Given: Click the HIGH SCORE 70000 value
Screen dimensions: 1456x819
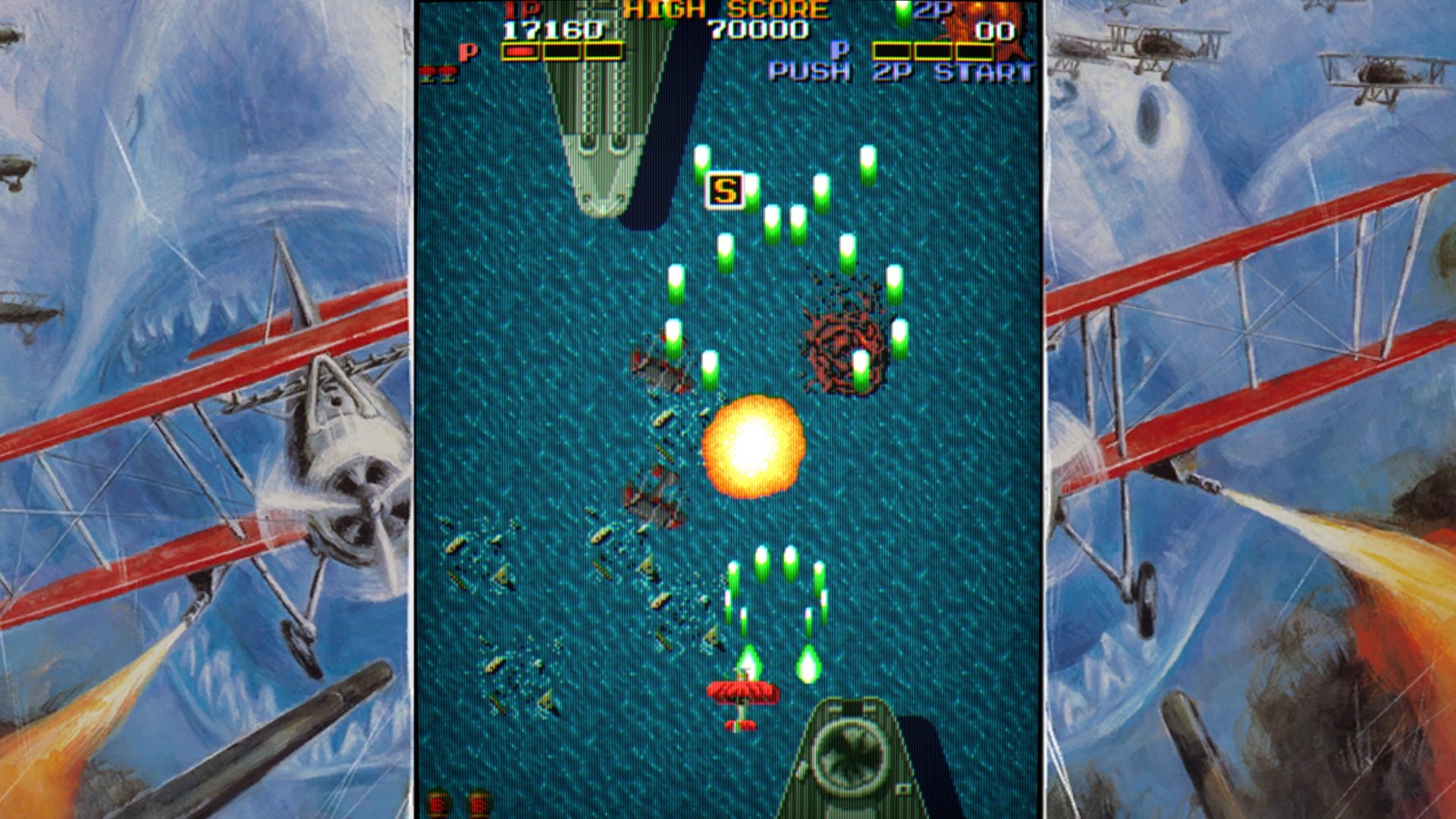Looking at the screenshot, I should [x=758, y=30].
